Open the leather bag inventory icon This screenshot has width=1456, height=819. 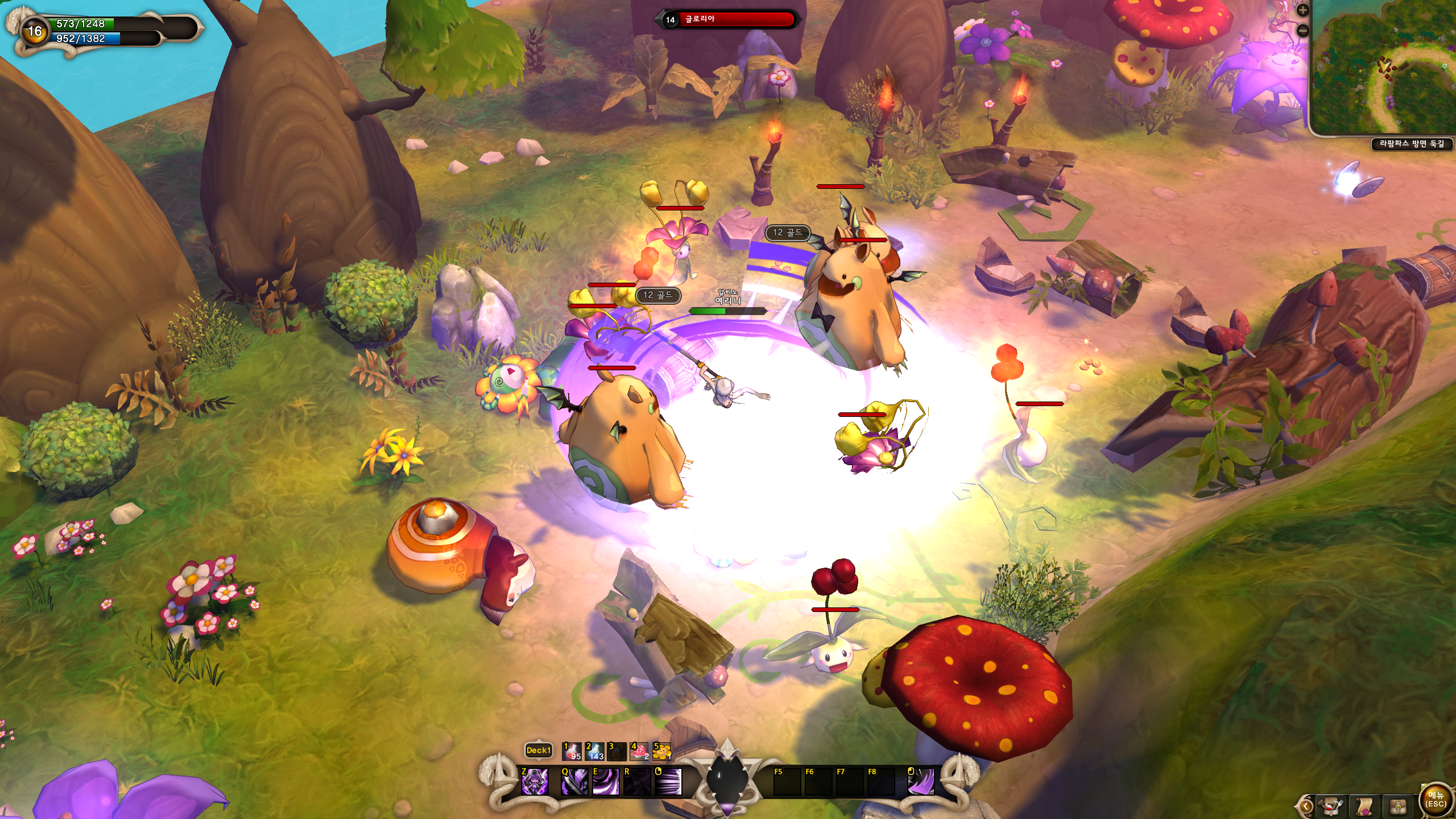point(1398,806)
